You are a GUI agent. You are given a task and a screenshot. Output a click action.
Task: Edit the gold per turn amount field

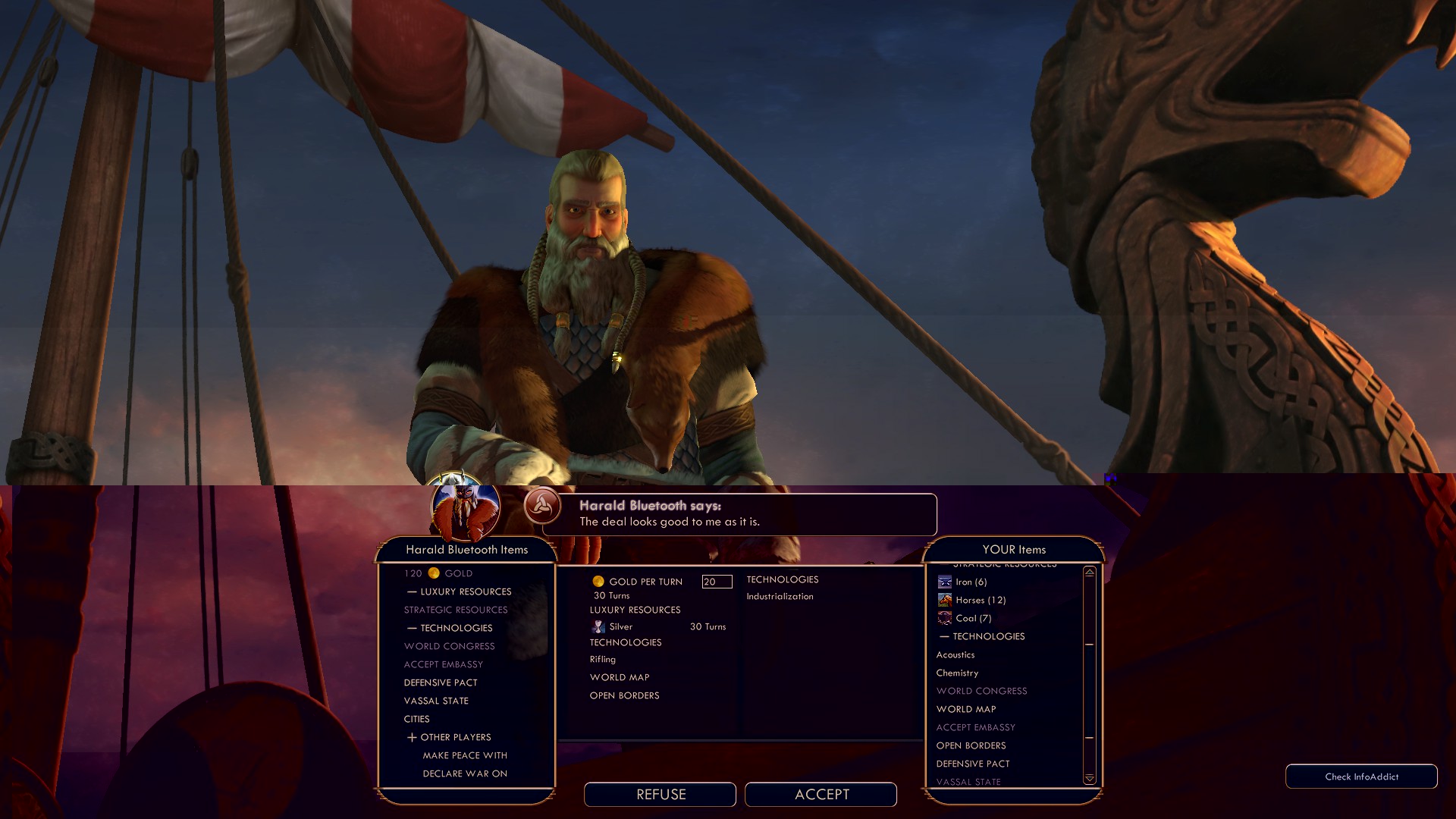pos(717,582)
